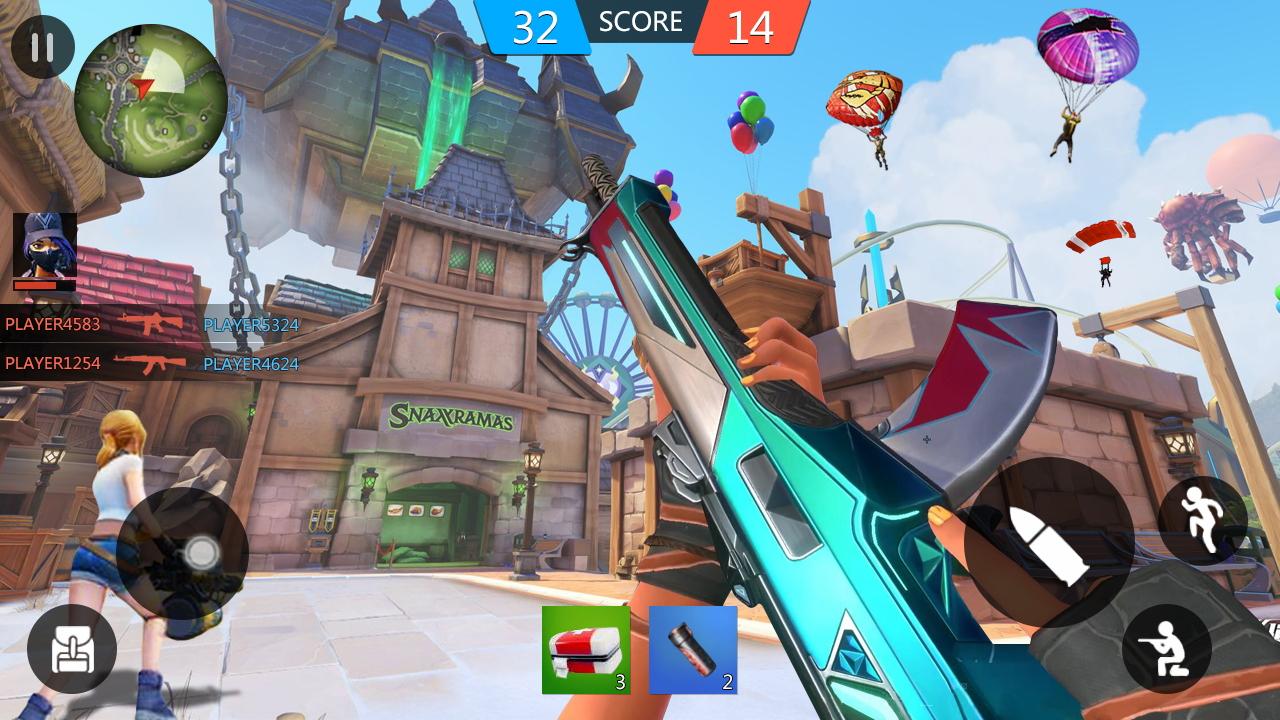Image resolution: width=1280 pixels, height=720 pixels.
Task: Toggle the crouch shooter button
Action: [1167, 649]
